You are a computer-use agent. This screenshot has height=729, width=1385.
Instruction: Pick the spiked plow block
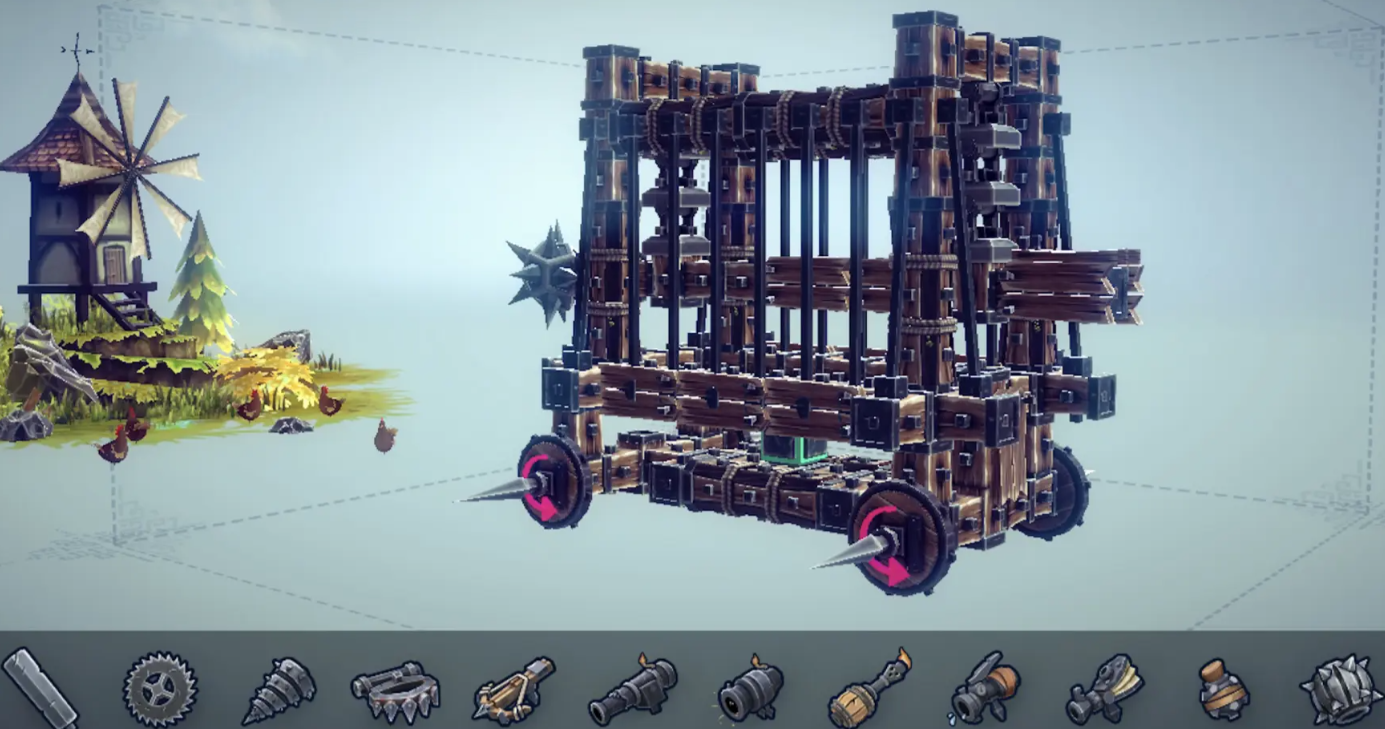(395, 689)
